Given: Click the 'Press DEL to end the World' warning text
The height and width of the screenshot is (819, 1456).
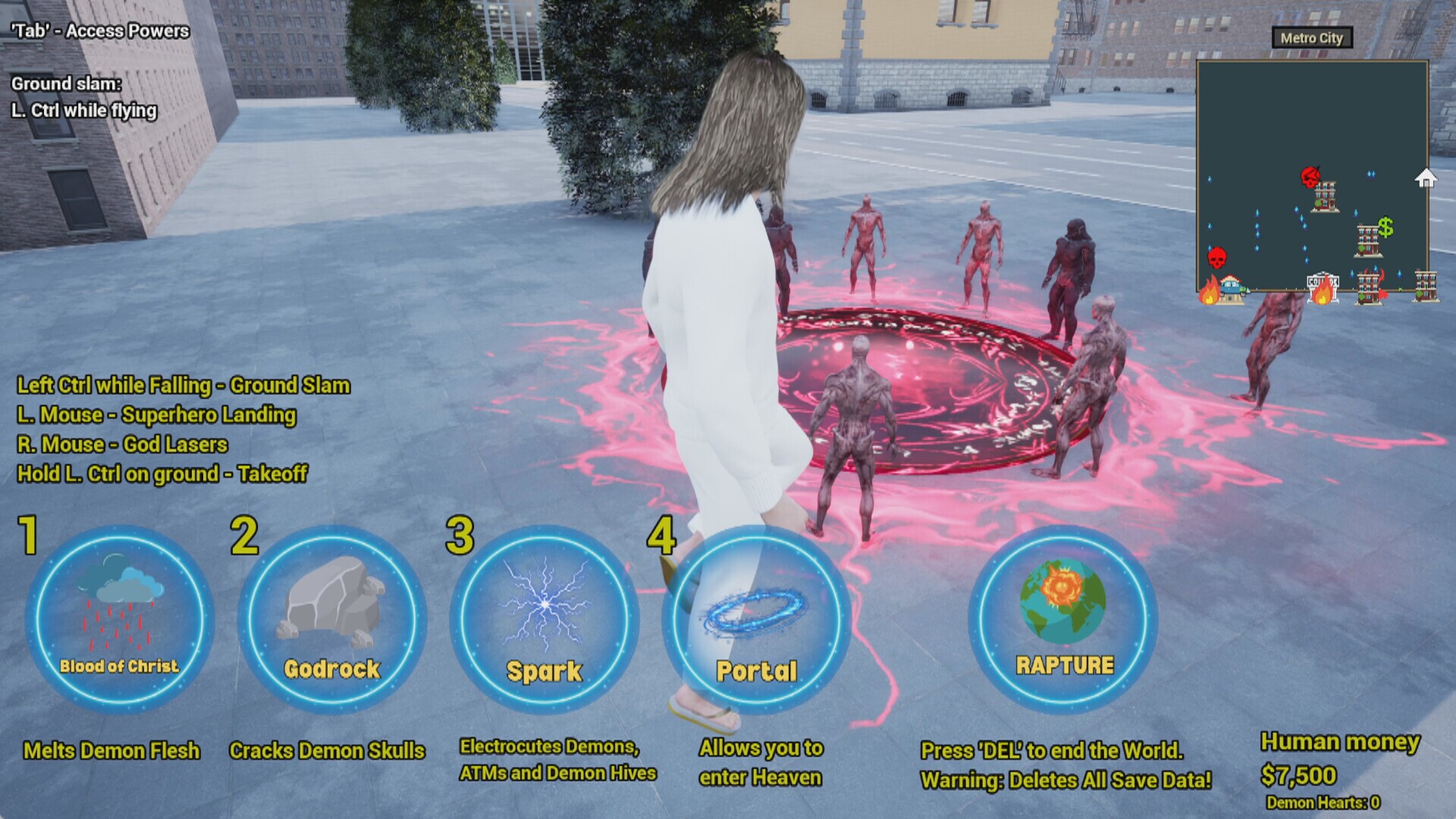Looking at the screenshot, I should tap(1052, 751).
